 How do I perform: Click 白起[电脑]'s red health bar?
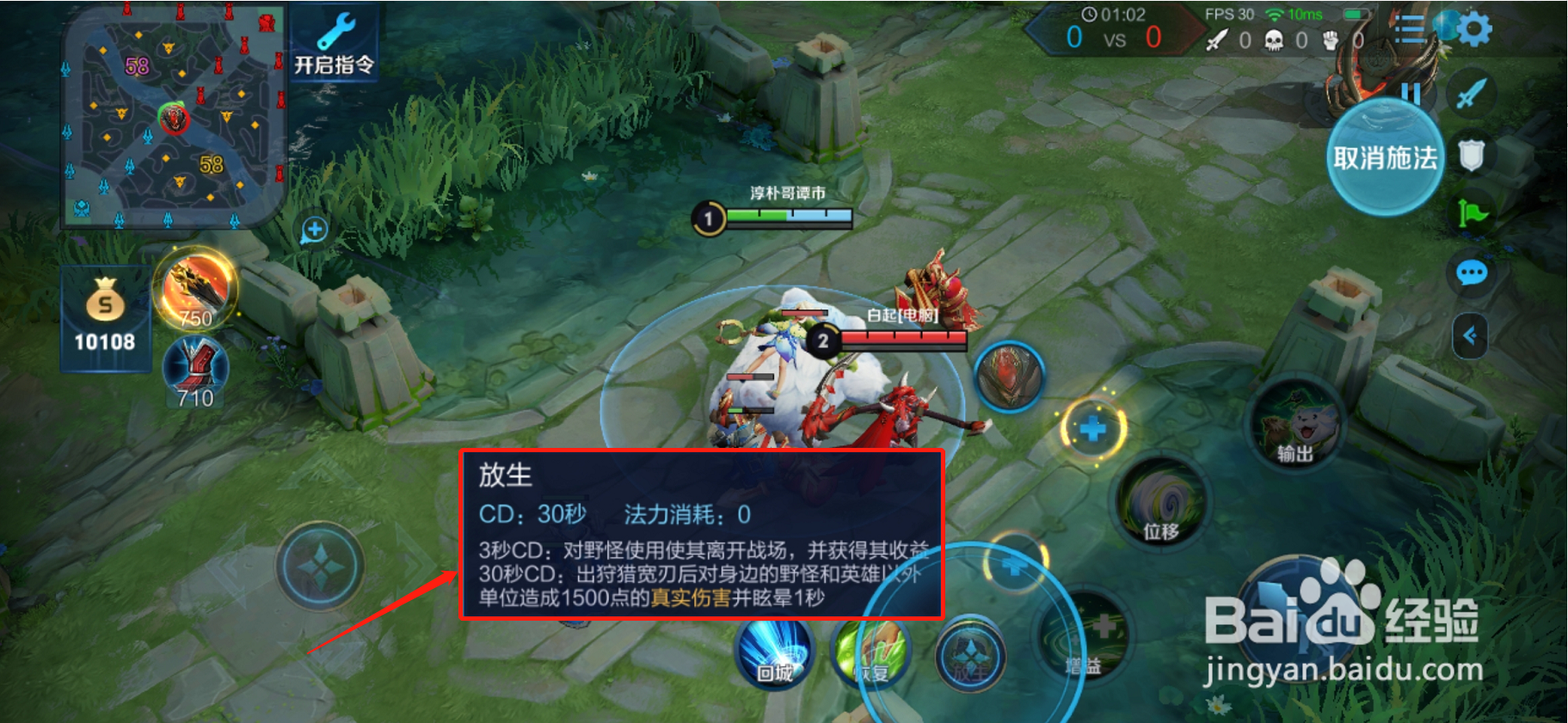pos(903,340)
